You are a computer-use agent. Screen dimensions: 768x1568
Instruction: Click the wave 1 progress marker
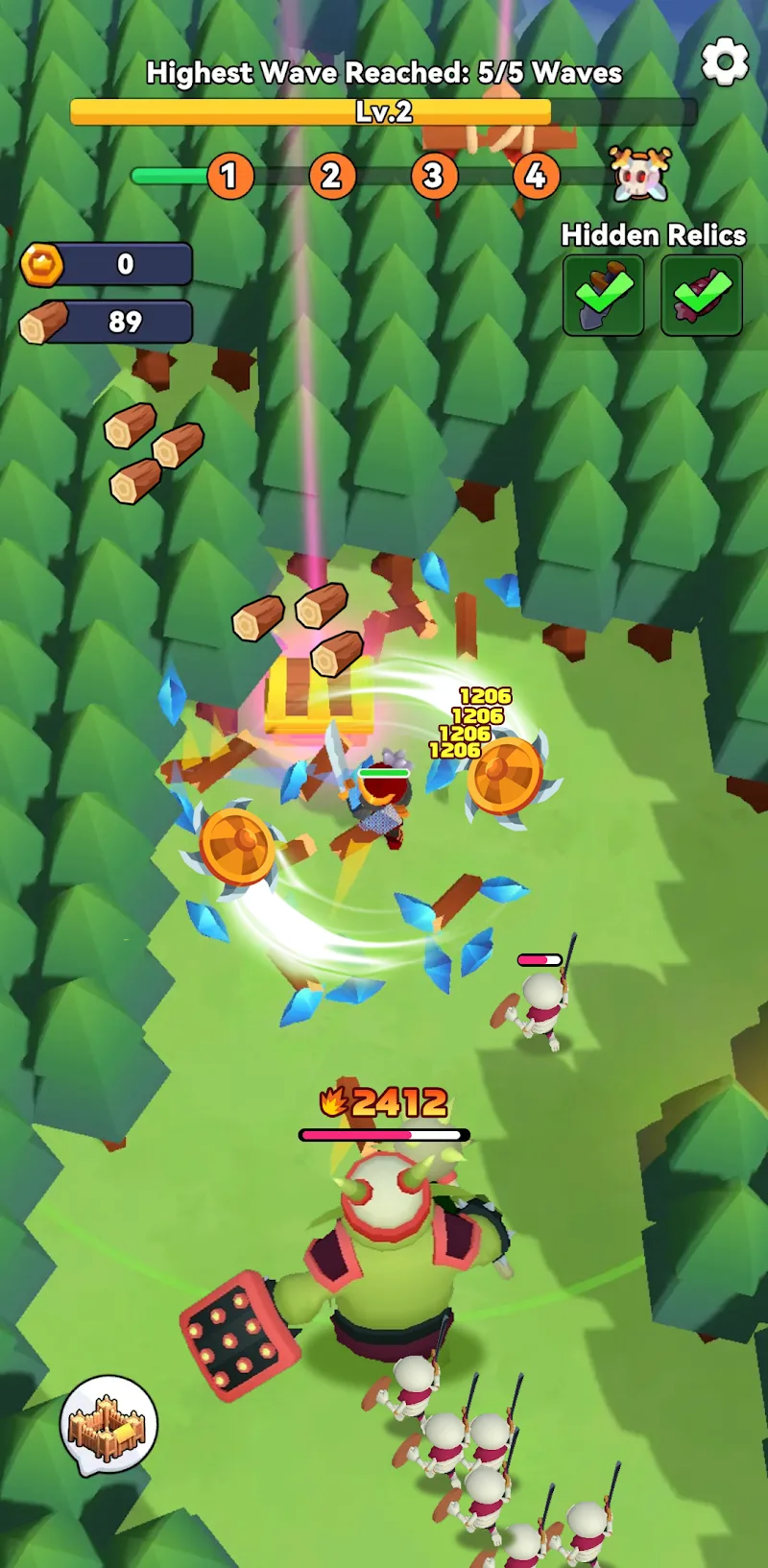[229, 176]
